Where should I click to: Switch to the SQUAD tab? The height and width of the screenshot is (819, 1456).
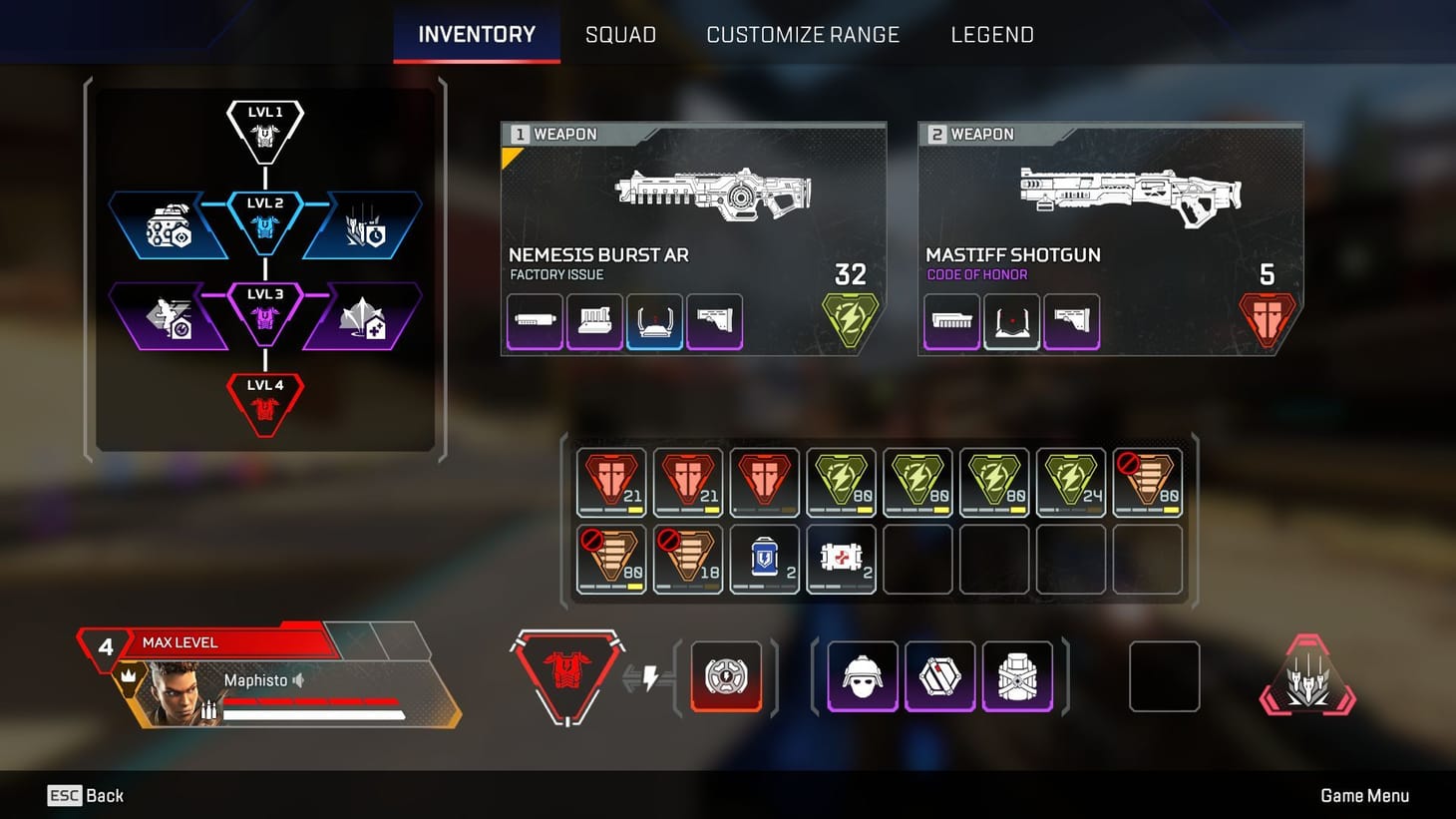point(620,34)
